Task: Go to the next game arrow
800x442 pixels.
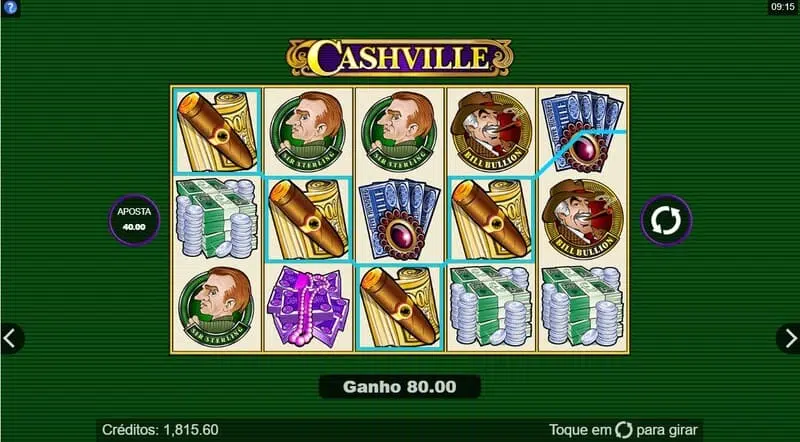Action: pos(789,338)
